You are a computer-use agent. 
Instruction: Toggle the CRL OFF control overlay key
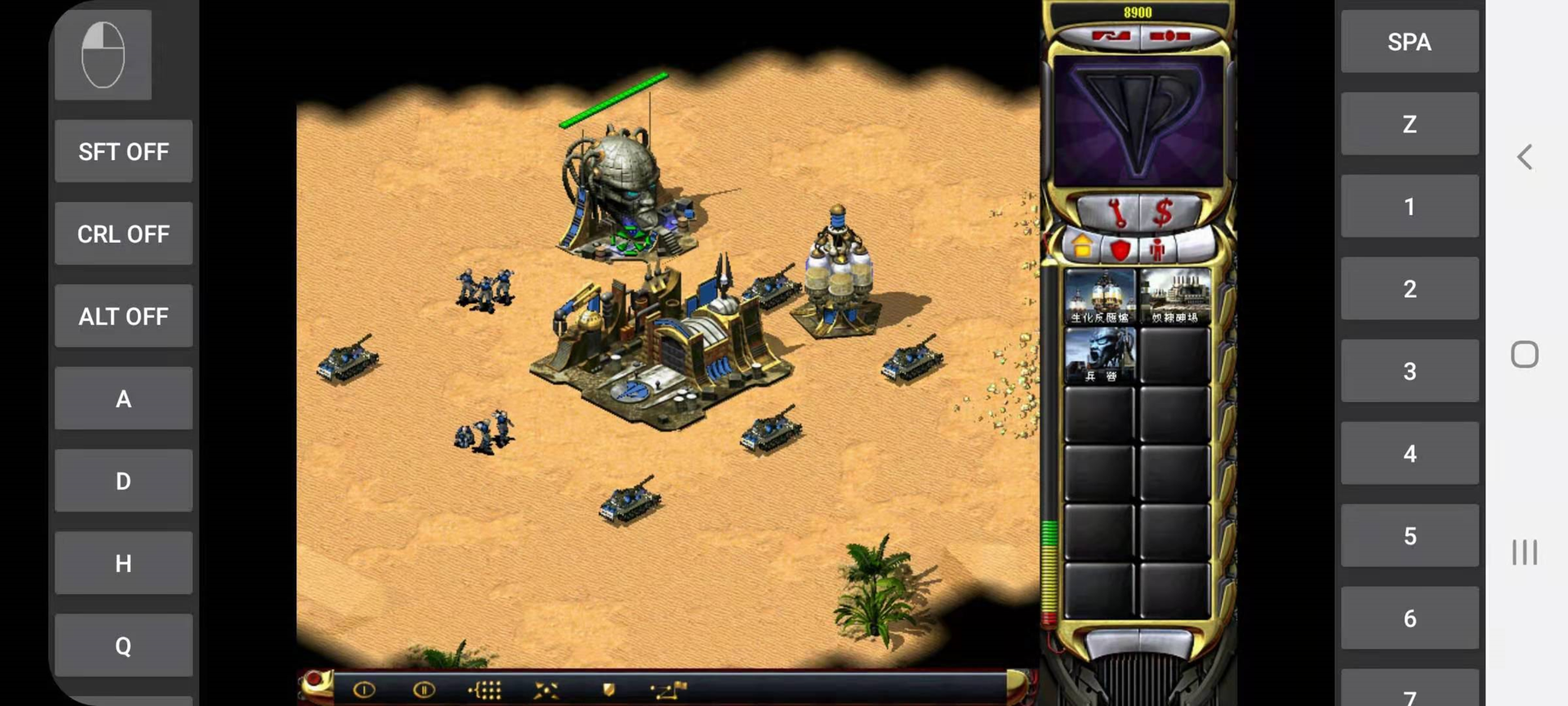[123, 235]
